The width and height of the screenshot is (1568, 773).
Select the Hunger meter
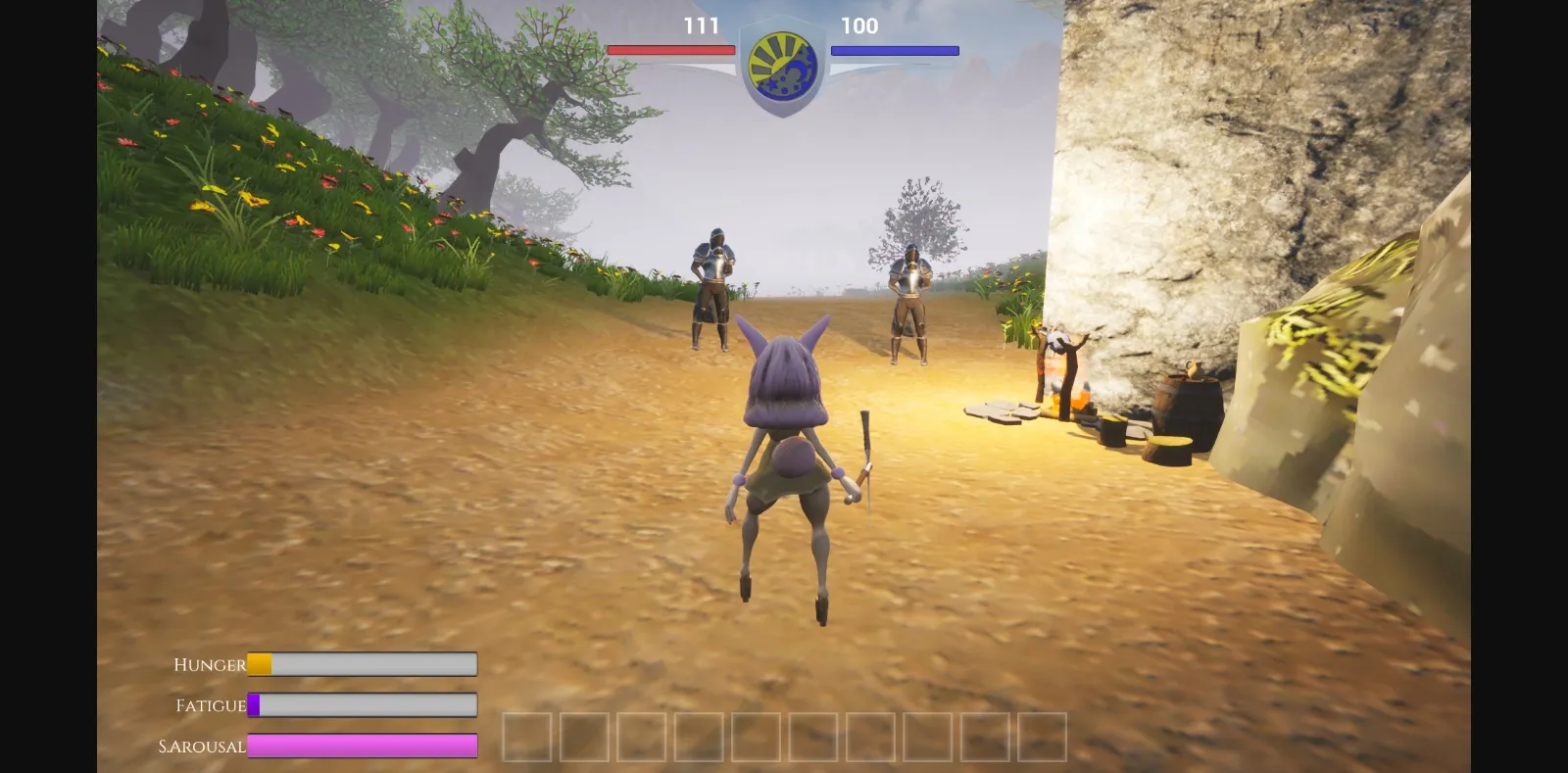coord(363,664)
